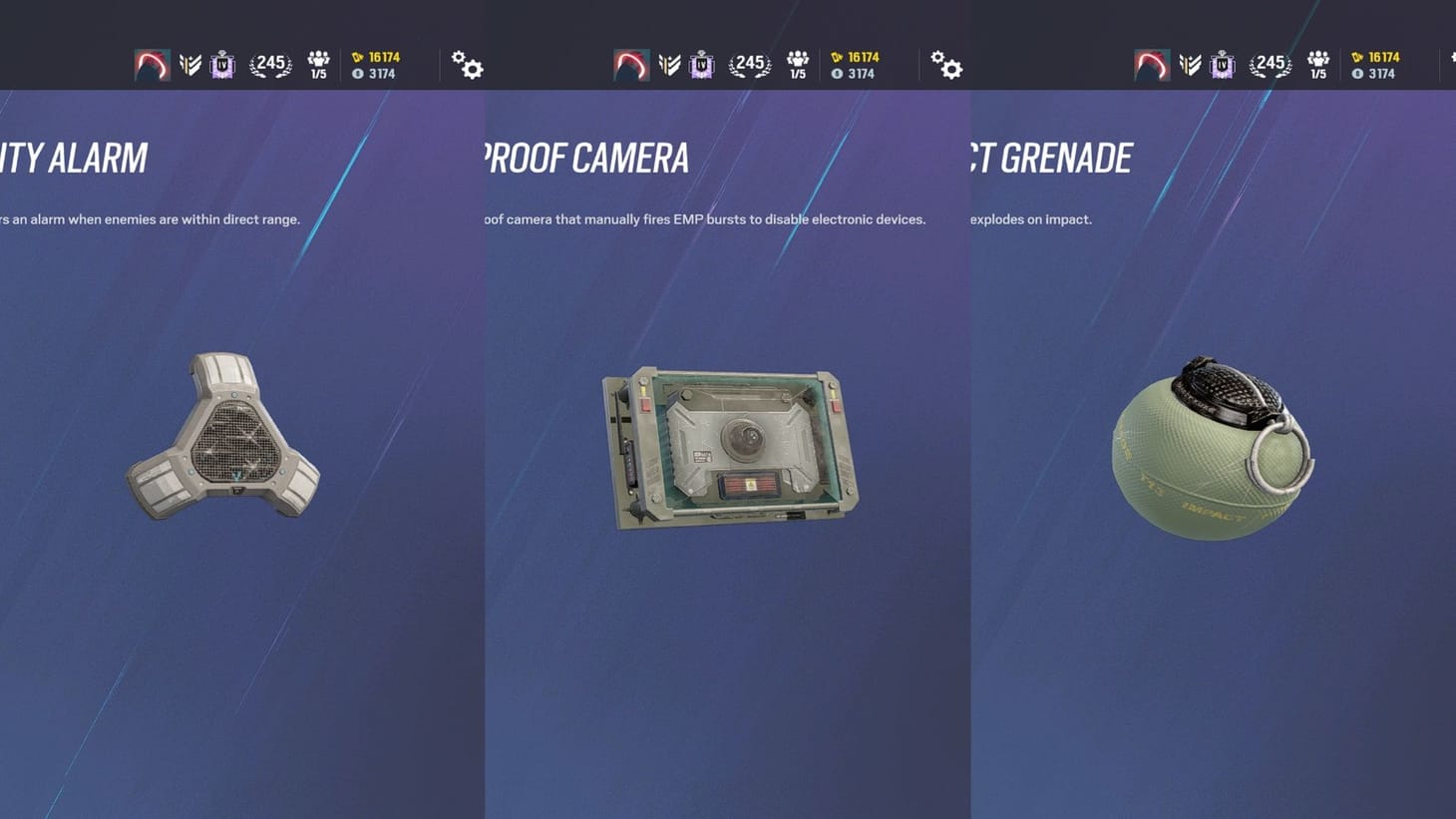Click the IMPACT GRENADE title text

[x=1052, y=157]
